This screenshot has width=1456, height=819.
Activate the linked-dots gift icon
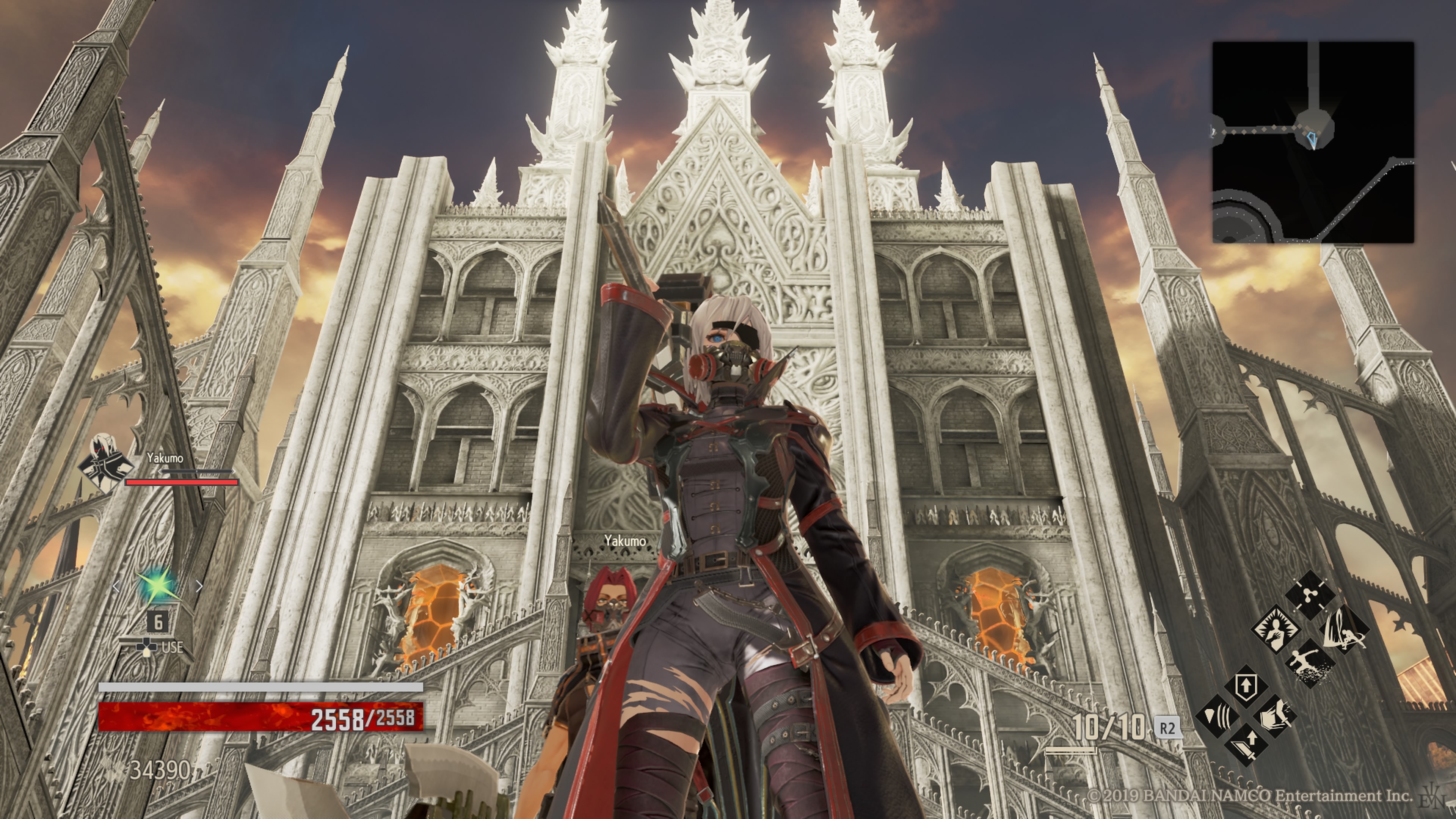click(x=1310, y=595)
